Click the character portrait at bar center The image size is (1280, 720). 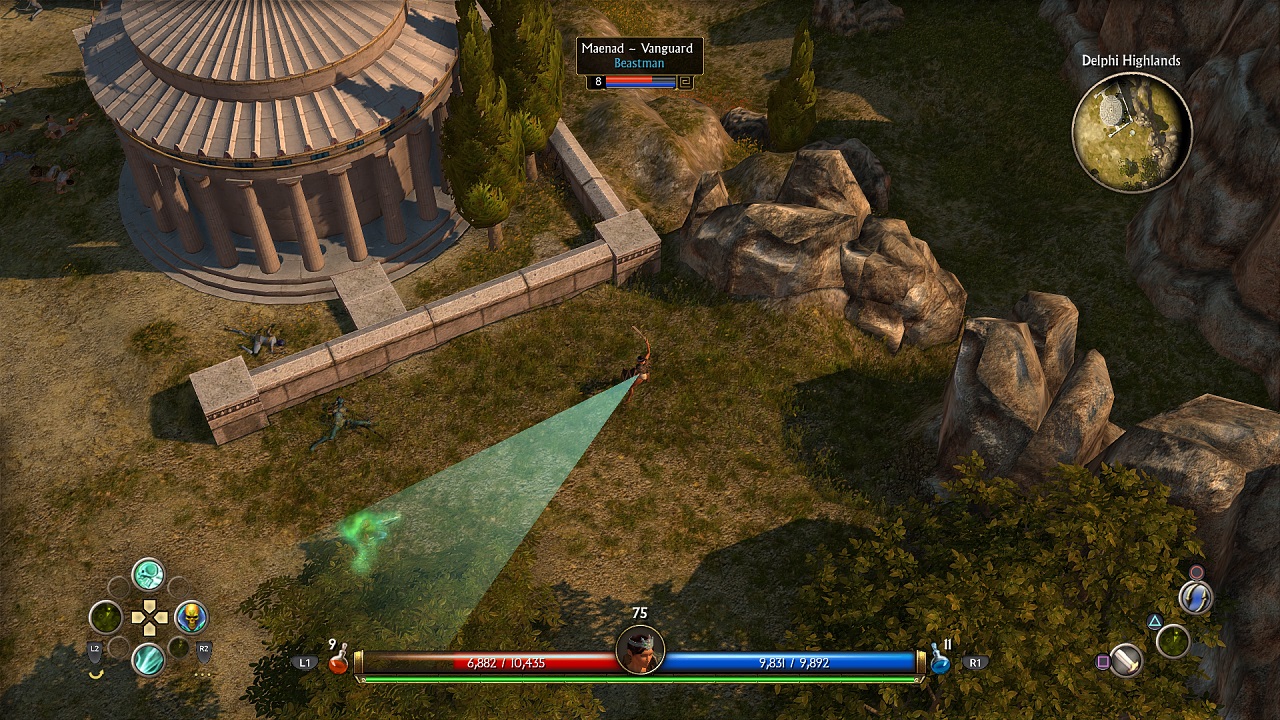(x=640, y=650)
